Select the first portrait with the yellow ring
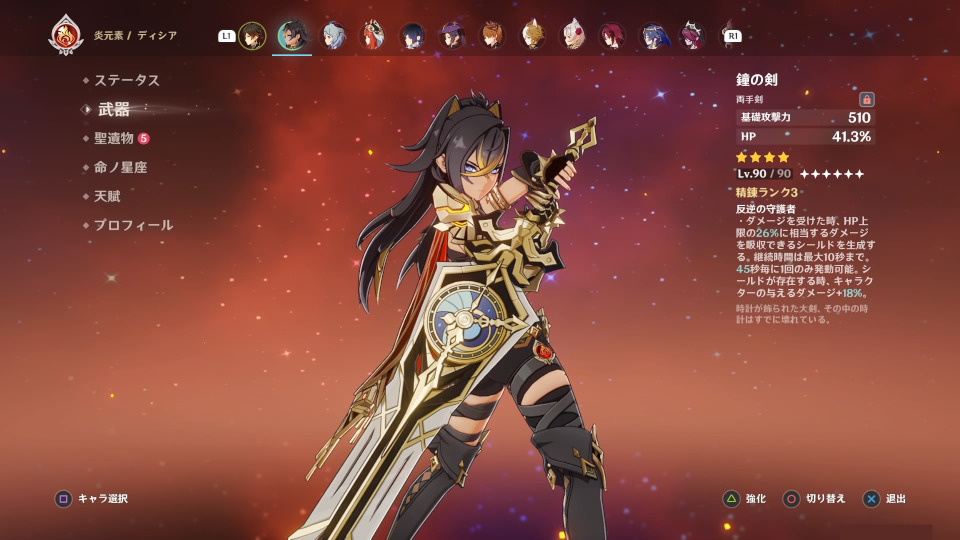The width and height of the screenshot is (960, 540). tap(252, 36)
